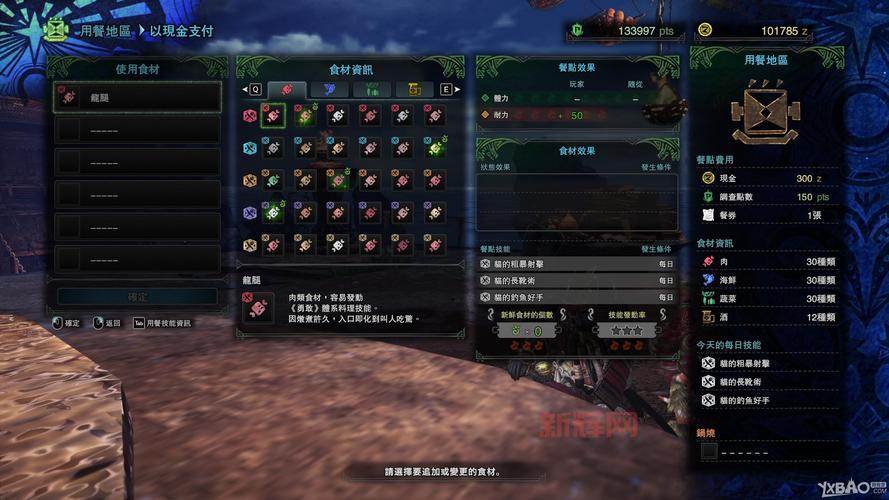Viewport: 889px width, 500px height.
Task: Open the yellow alcohol ingredient tab
Action: click(x=412, y=90)
